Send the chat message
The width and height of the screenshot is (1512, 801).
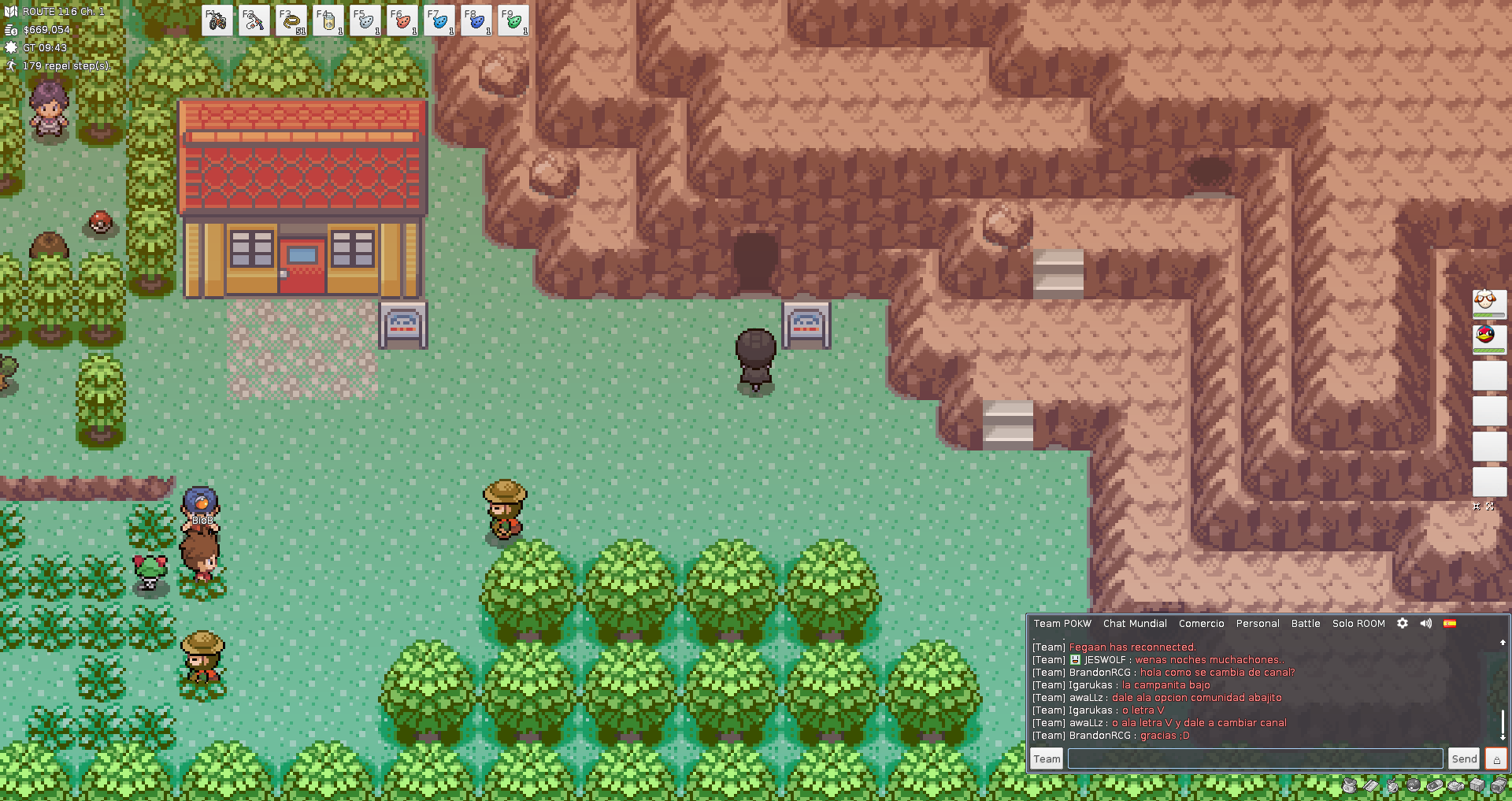tap(1464, 759)
